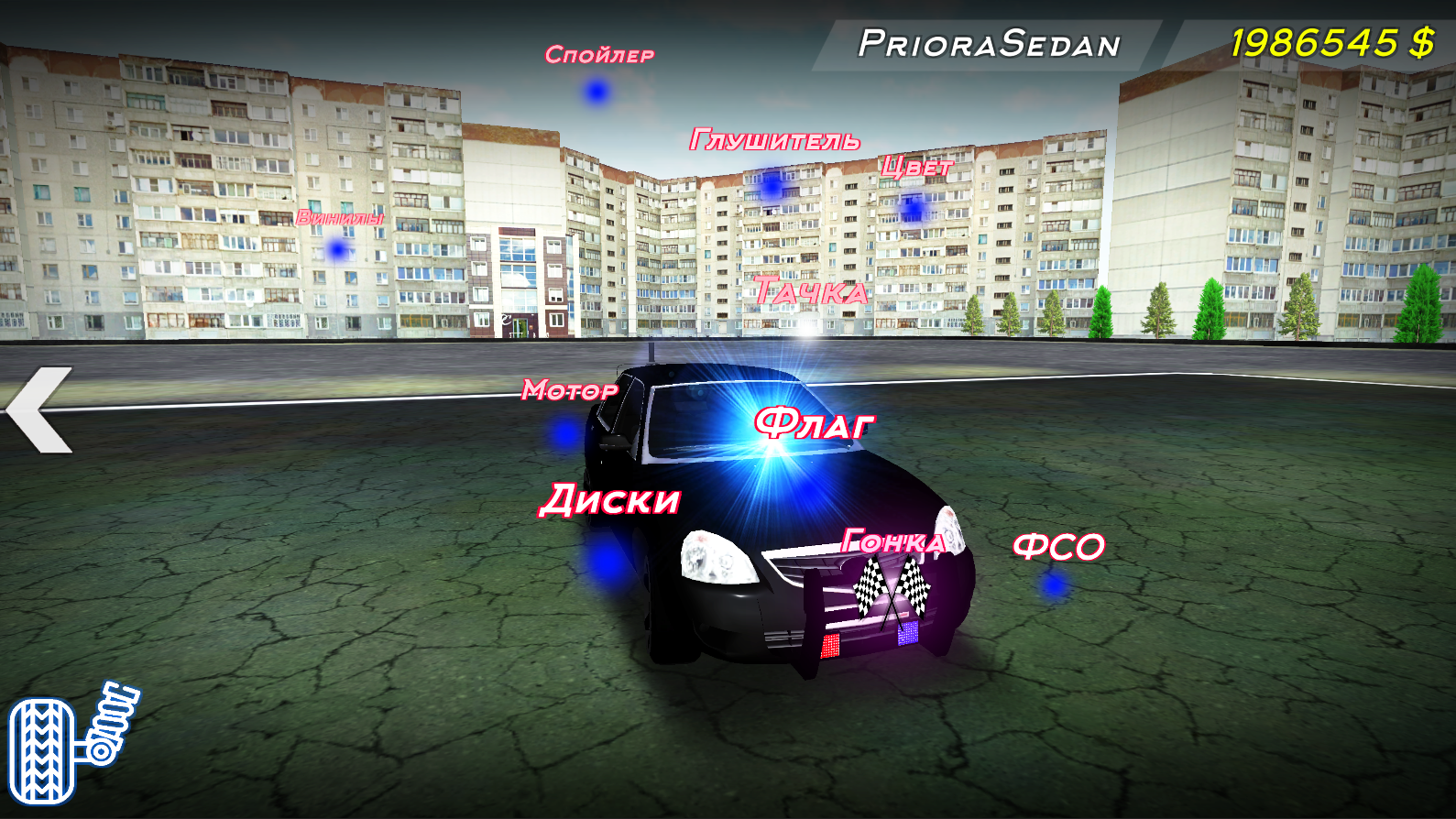The width and height of the screenshot is (1456, 819).
Task: Open the Винилы (vinyls) customization marker
Action: coord(335,248)
